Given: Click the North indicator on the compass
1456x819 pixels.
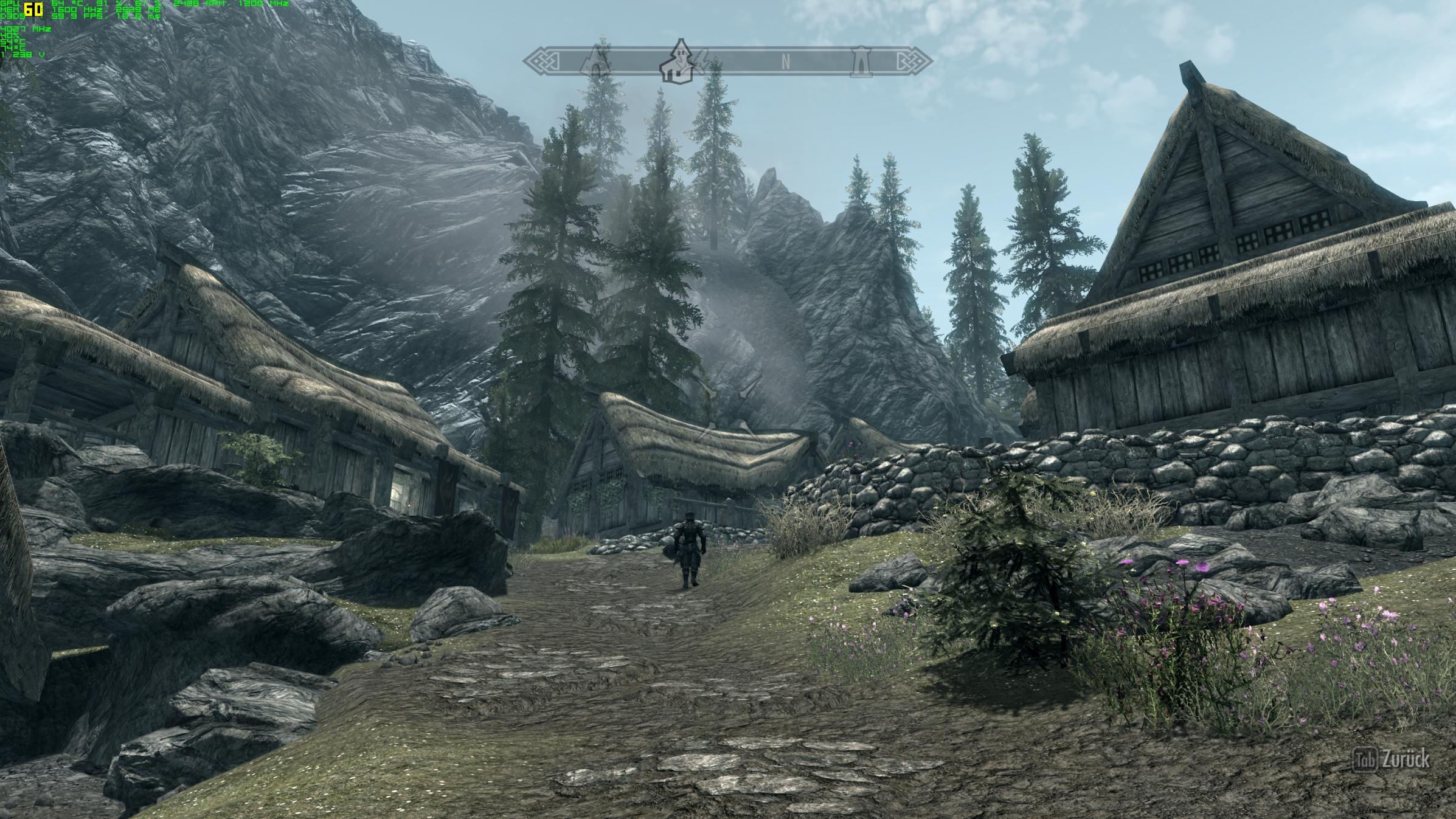Looking at the screenshot, I should [x=785, y=62].
